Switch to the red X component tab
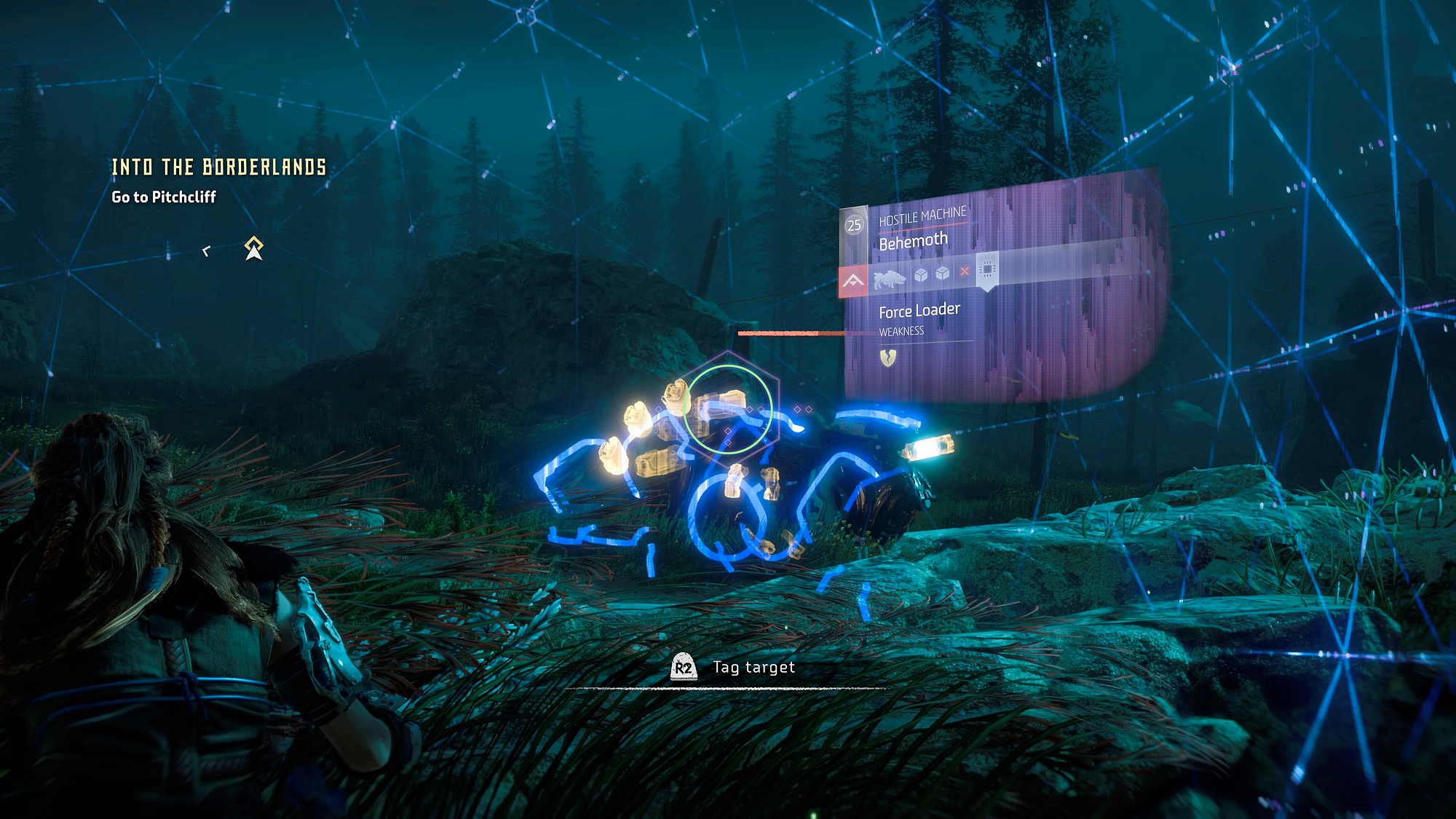The height and width of the screenshot is (819, 1456). point(965,272)
